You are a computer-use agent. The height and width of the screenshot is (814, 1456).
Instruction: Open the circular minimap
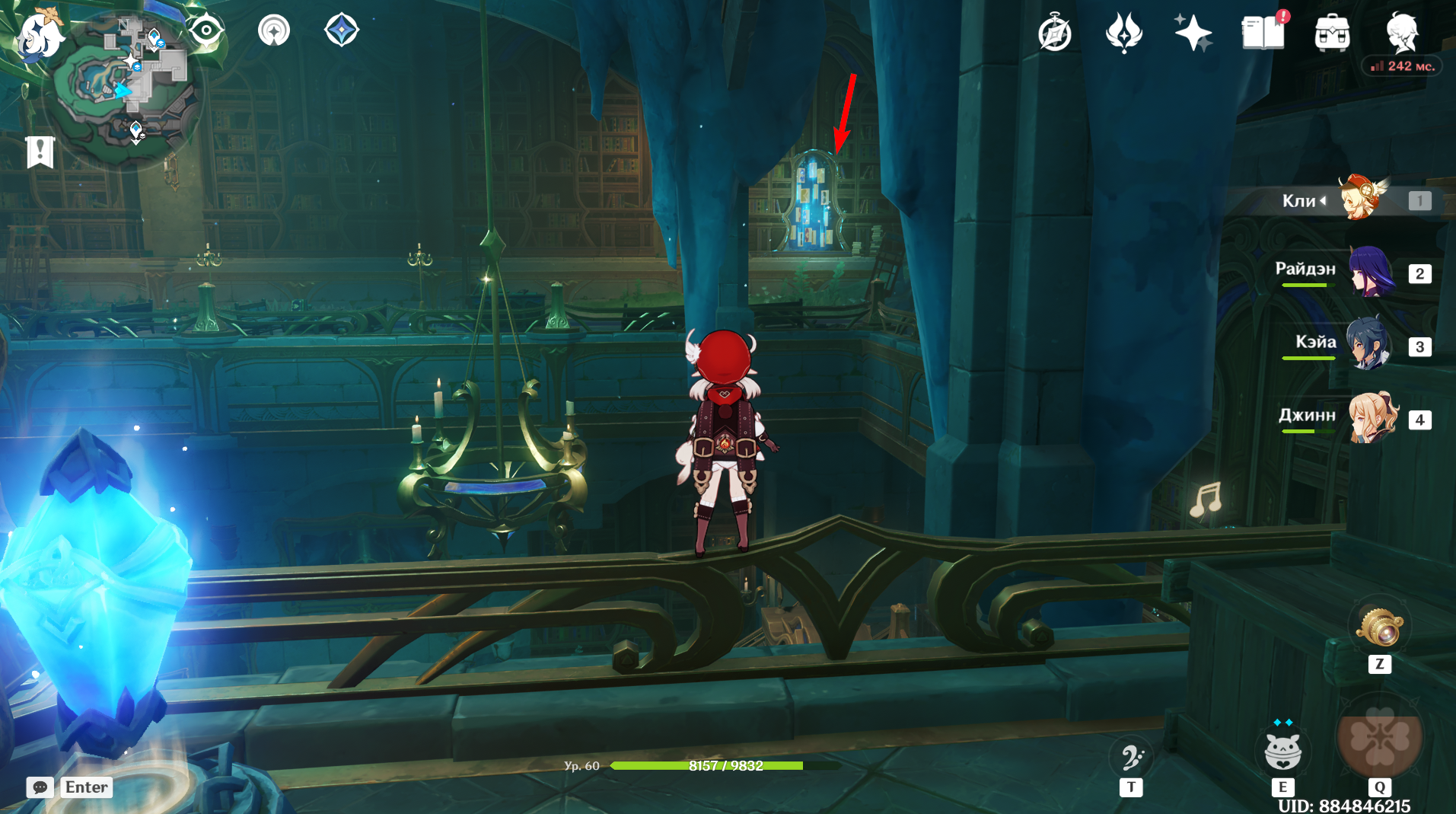point(126,88)
